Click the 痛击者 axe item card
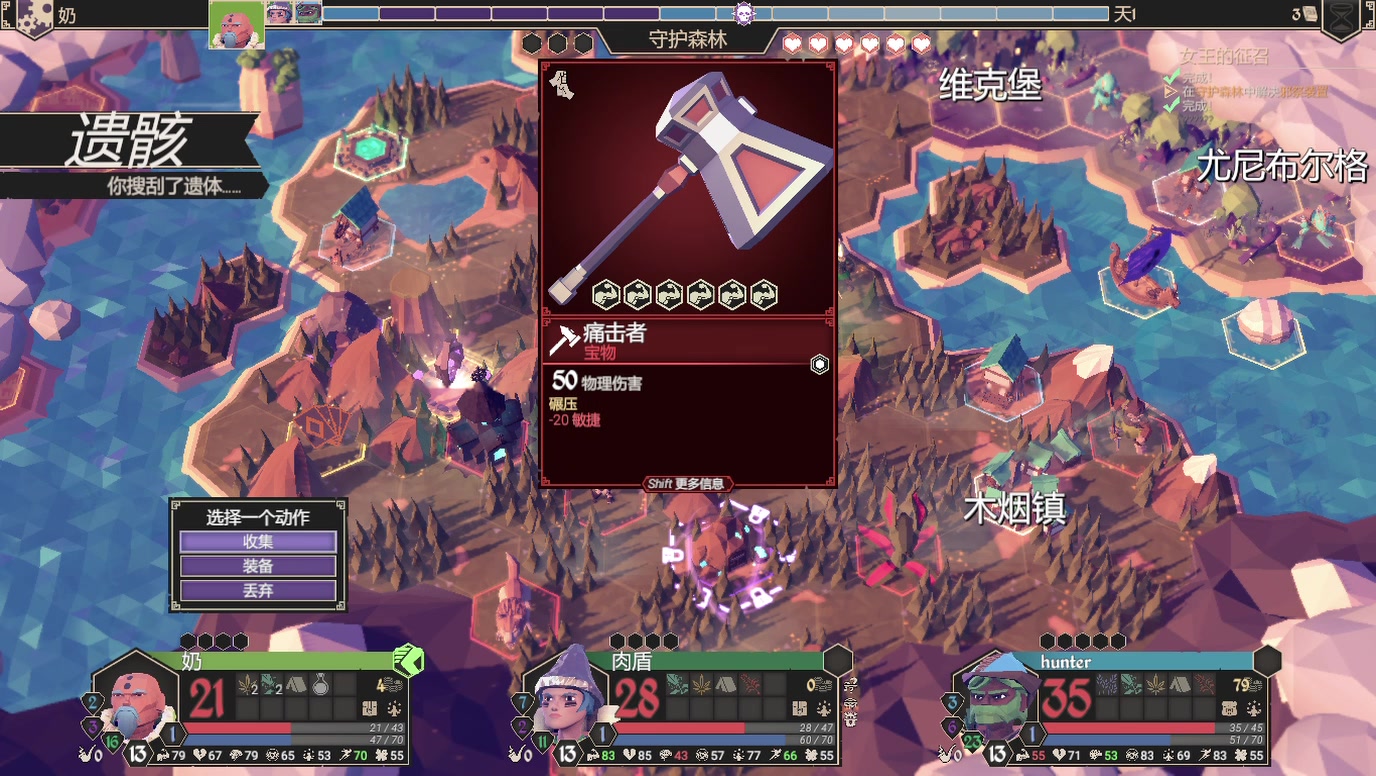The image size is (1376, 776). tap(688, 272)
